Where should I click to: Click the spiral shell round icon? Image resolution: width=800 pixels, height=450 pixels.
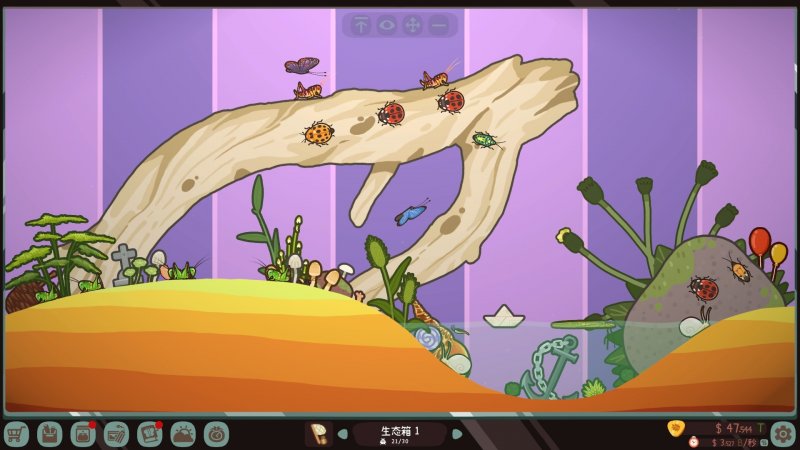point(216,434)
